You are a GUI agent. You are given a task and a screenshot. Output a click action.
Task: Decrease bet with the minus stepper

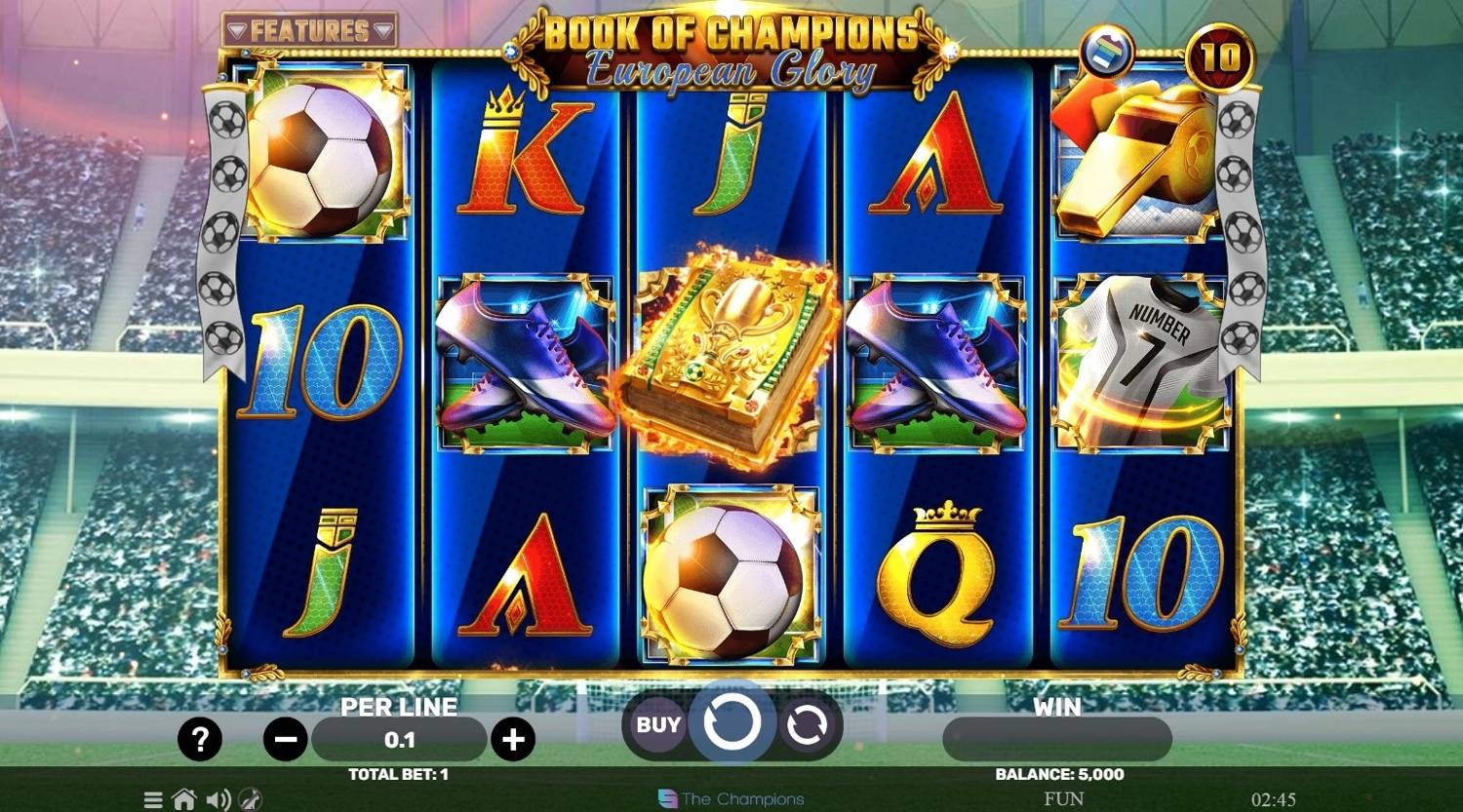click(x=285, y=739)
